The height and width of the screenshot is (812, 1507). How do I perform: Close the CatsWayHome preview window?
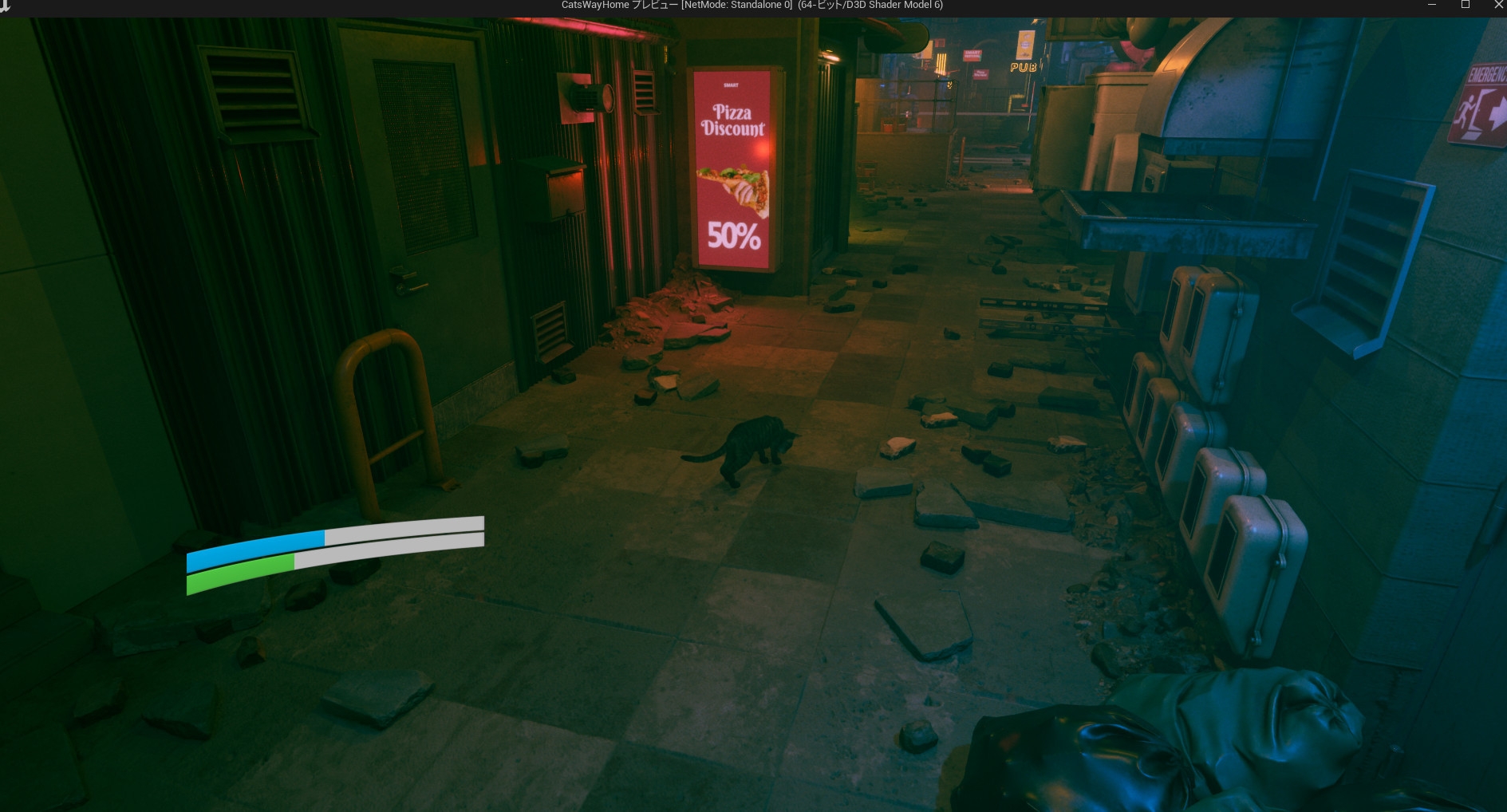click(1497, 5)
